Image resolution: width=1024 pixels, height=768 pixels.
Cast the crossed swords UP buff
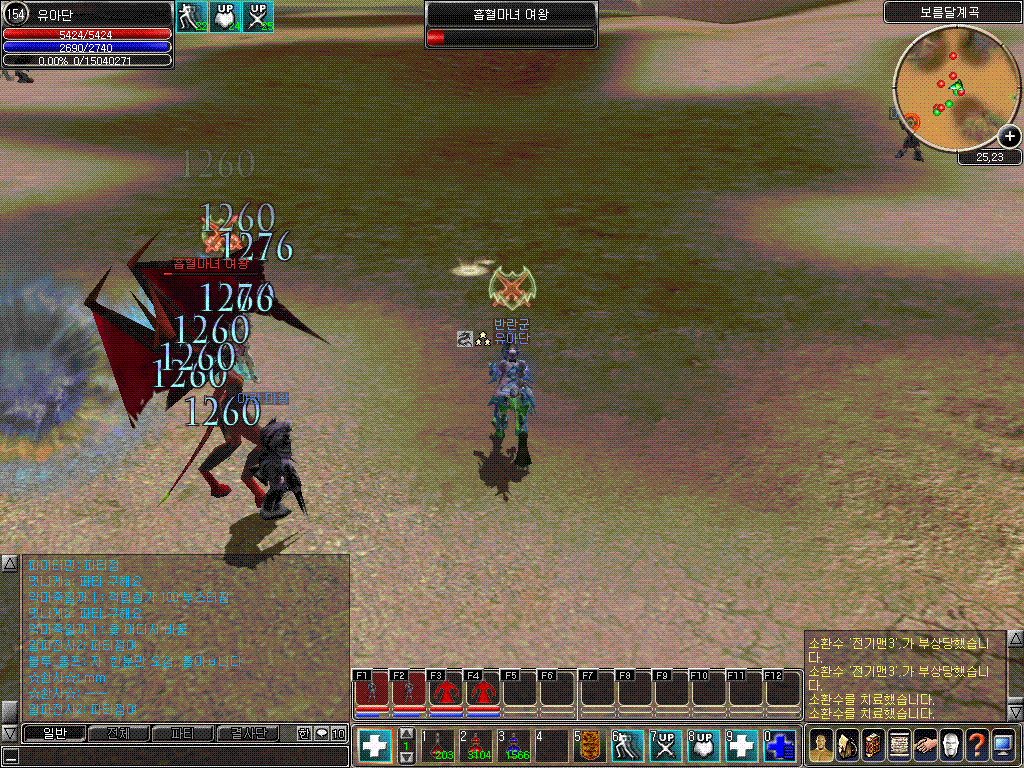tap(664, 746)
